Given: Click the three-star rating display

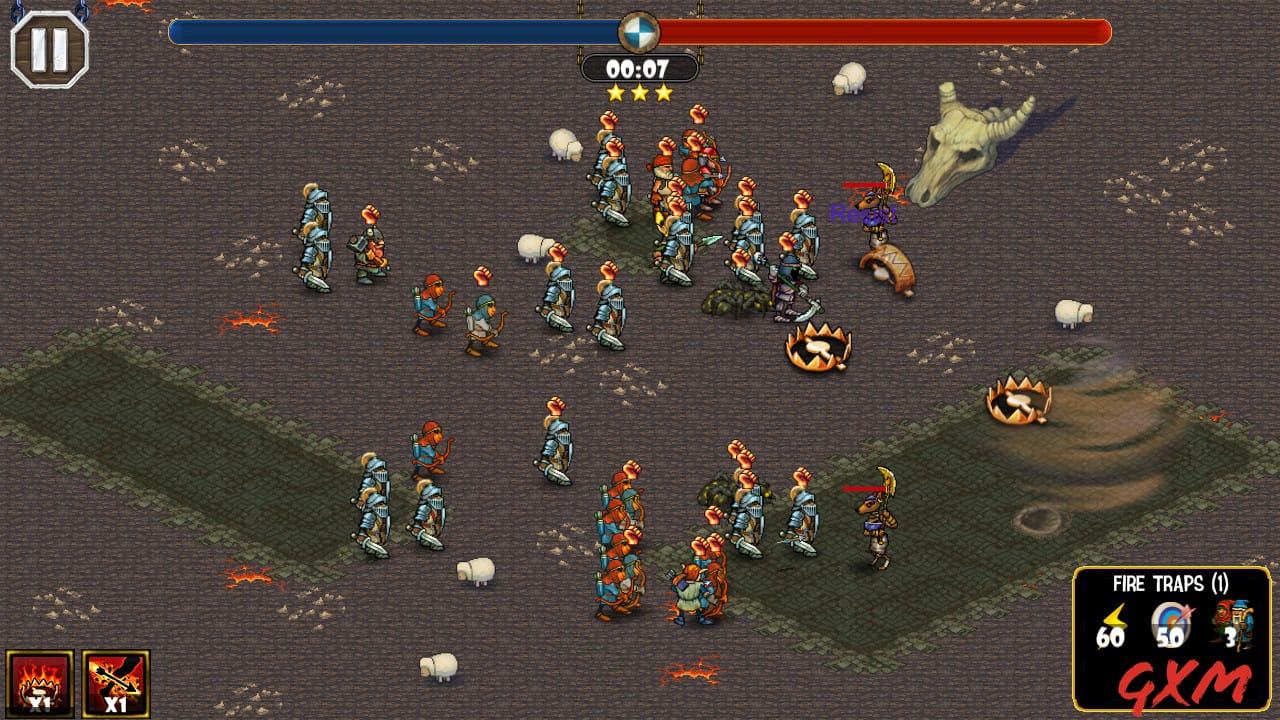Looking at the screenshot, I should (x=640, y=90).
